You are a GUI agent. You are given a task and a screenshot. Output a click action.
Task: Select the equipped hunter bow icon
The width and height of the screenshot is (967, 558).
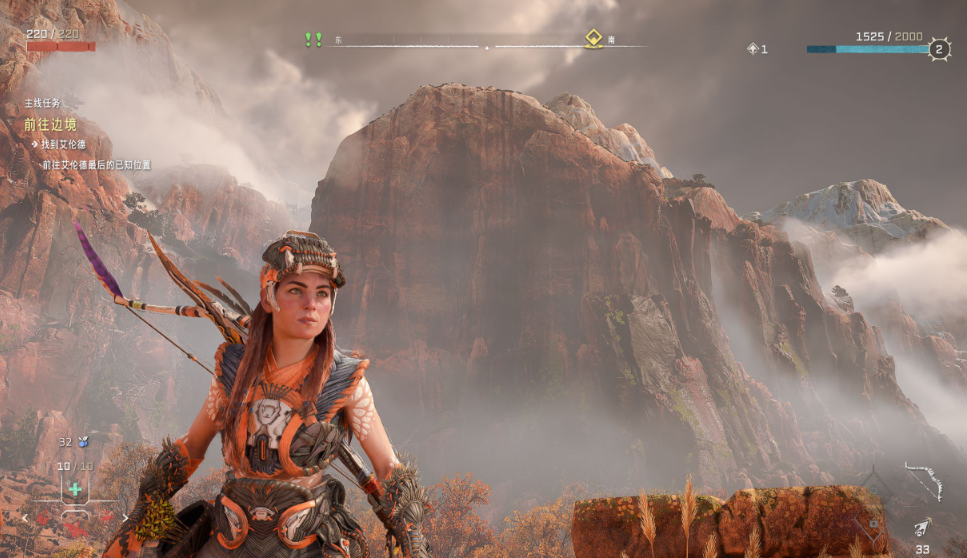coord(924,478)
